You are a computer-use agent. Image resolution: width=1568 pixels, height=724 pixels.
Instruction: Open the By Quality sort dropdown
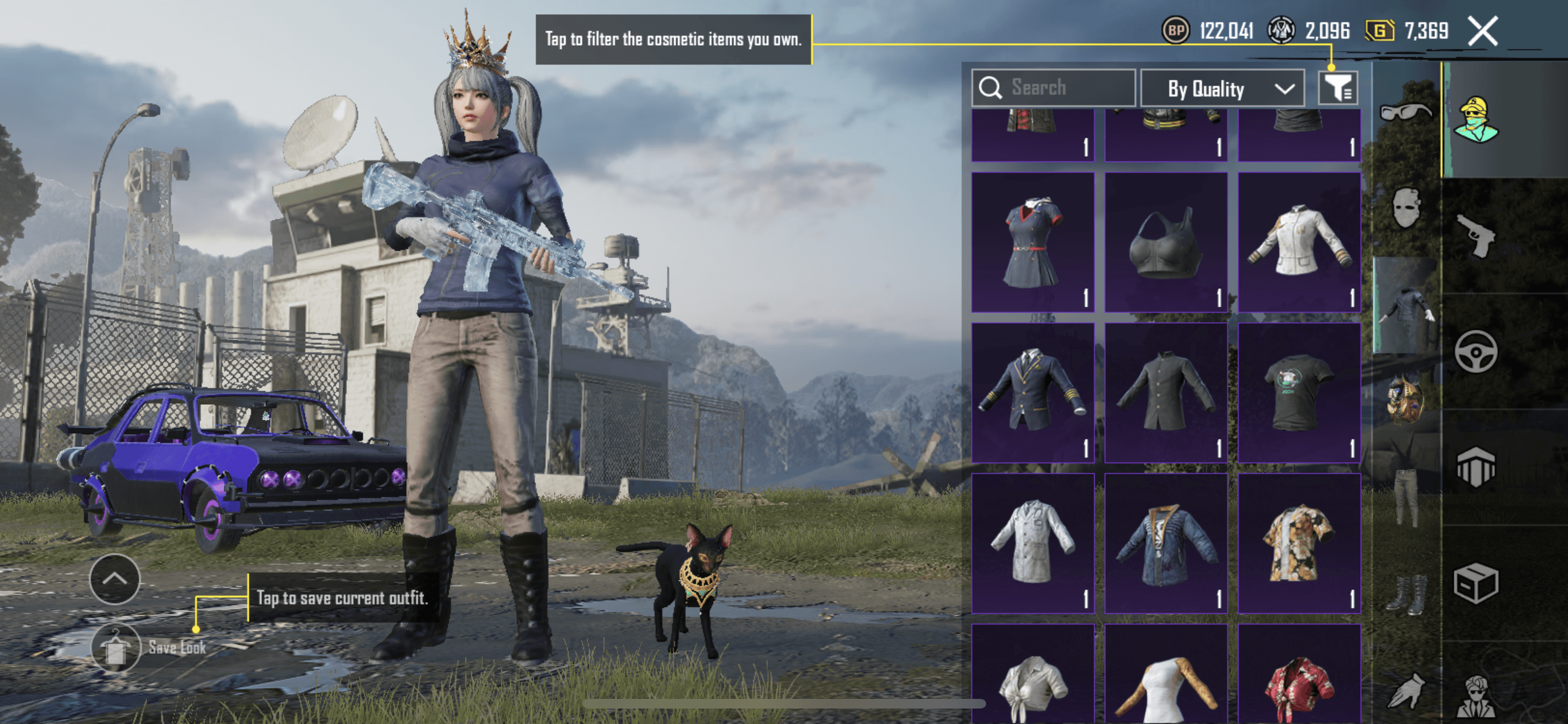(x=1222, y=89)
